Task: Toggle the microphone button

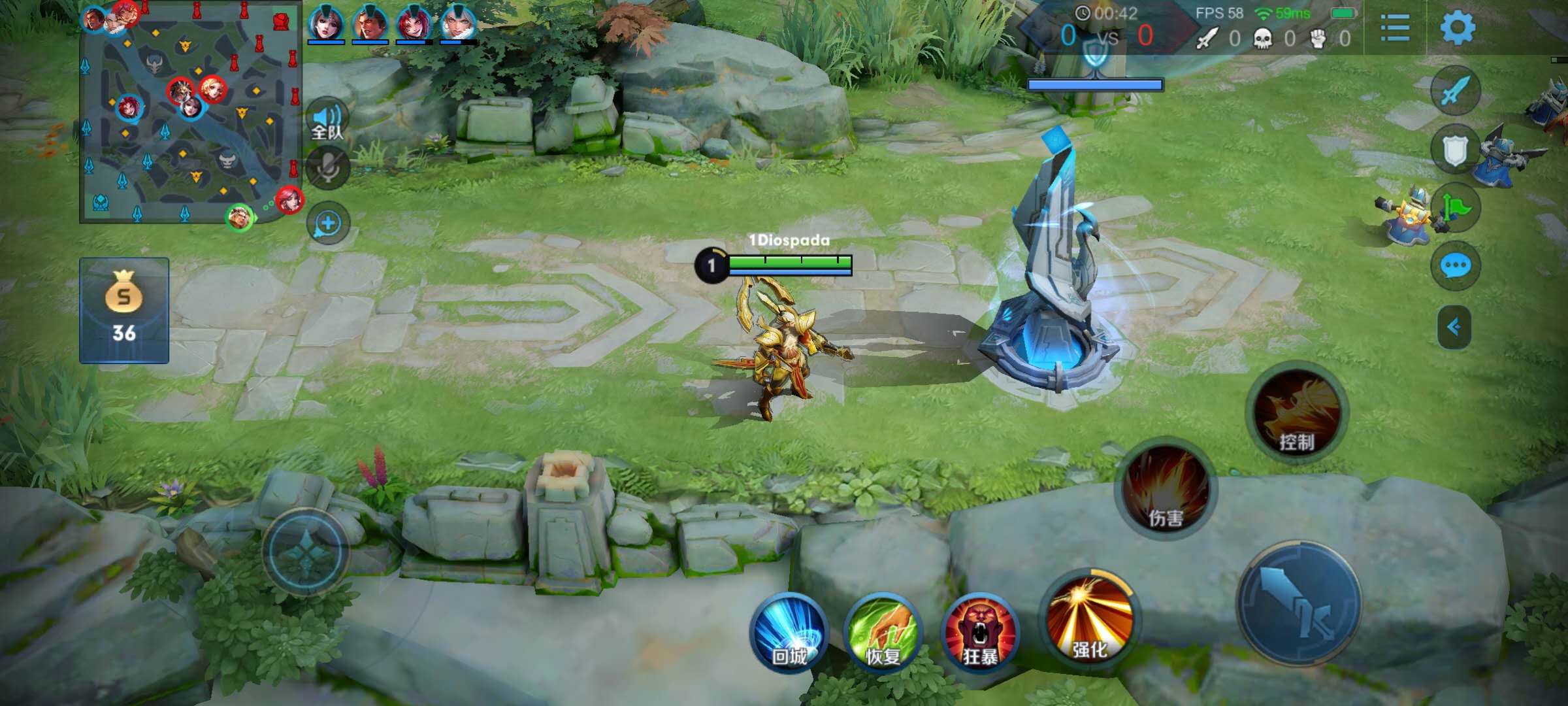Action: [327, 169]
